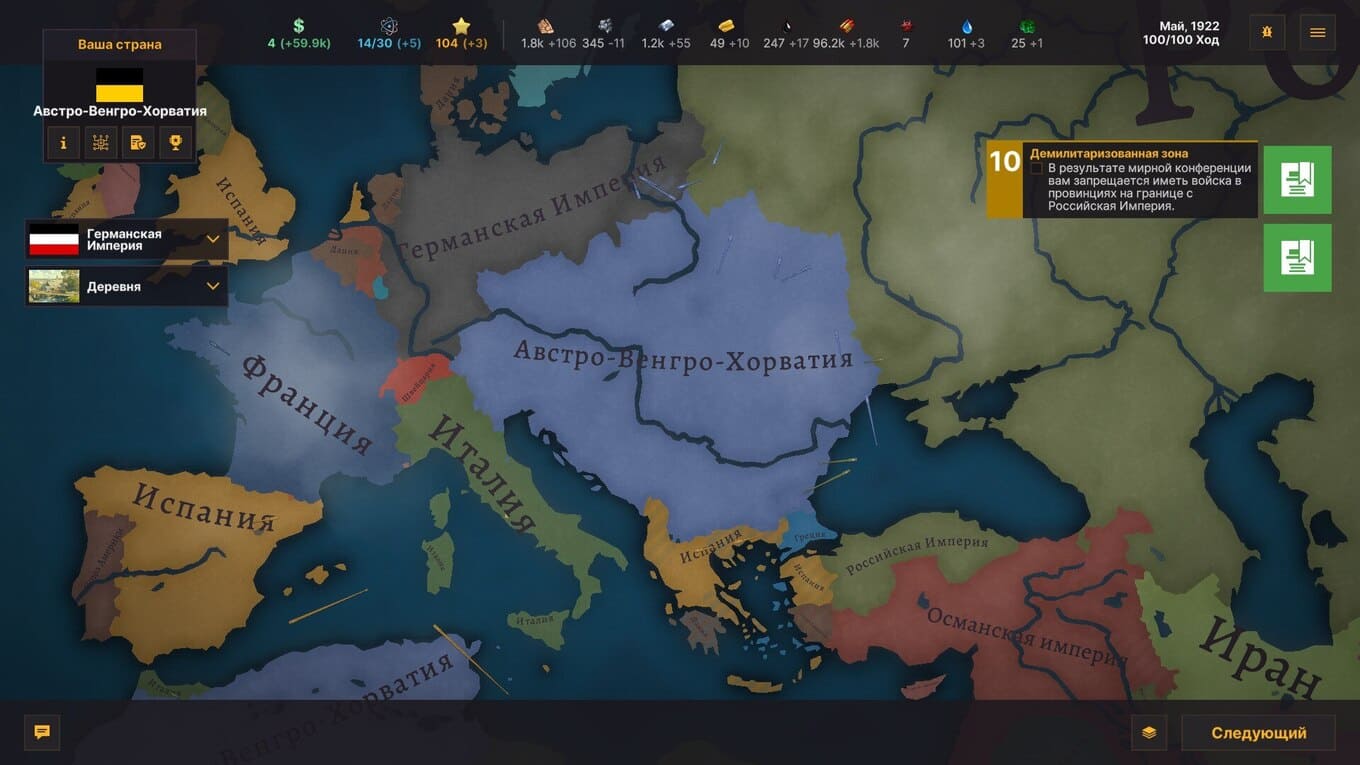End turn with the Следующий button
The height and width of the screenshot is (765, 1360).
coord(1258,733)
